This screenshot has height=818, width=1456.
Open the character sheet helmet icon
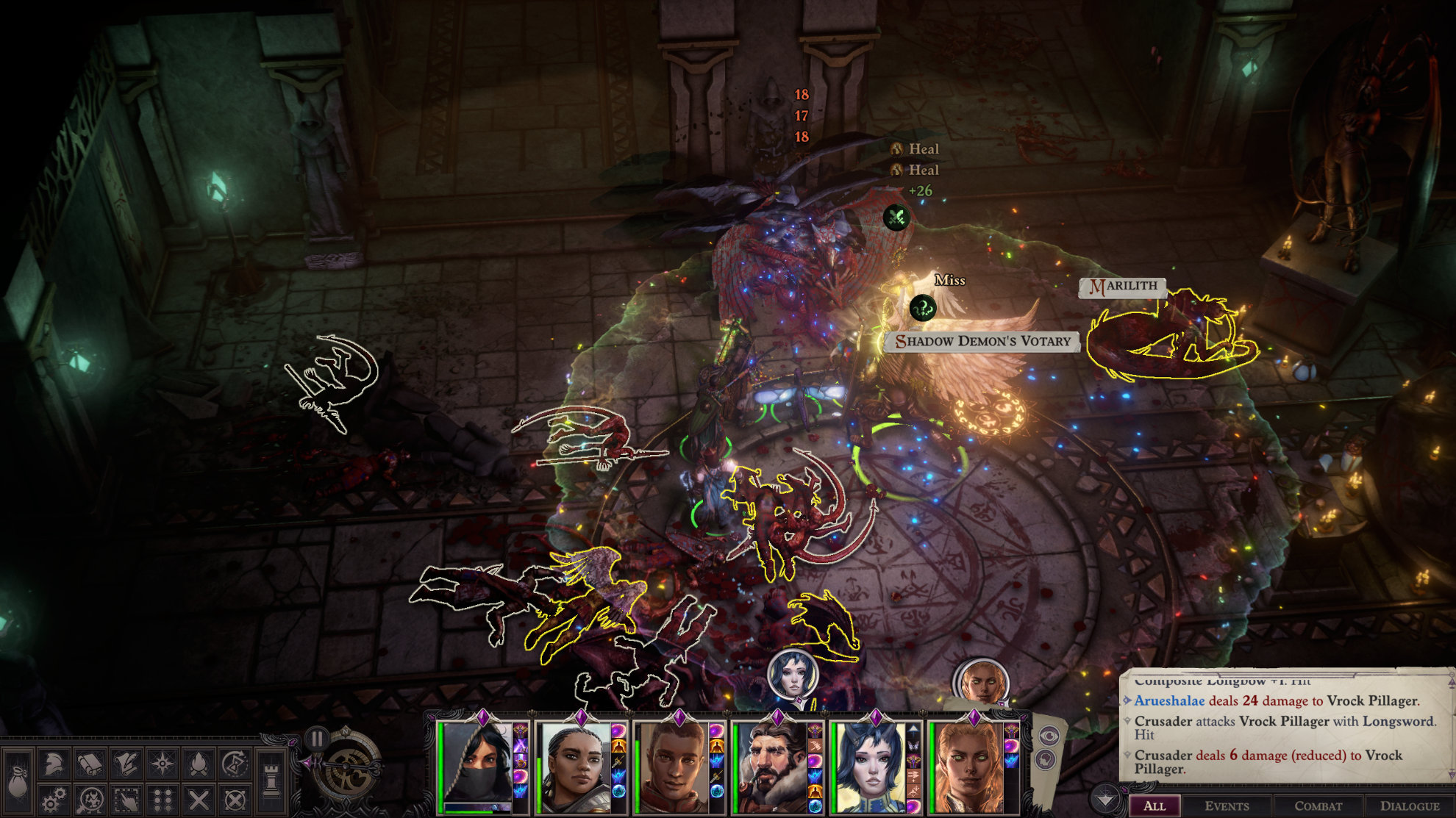coord(53,764)
